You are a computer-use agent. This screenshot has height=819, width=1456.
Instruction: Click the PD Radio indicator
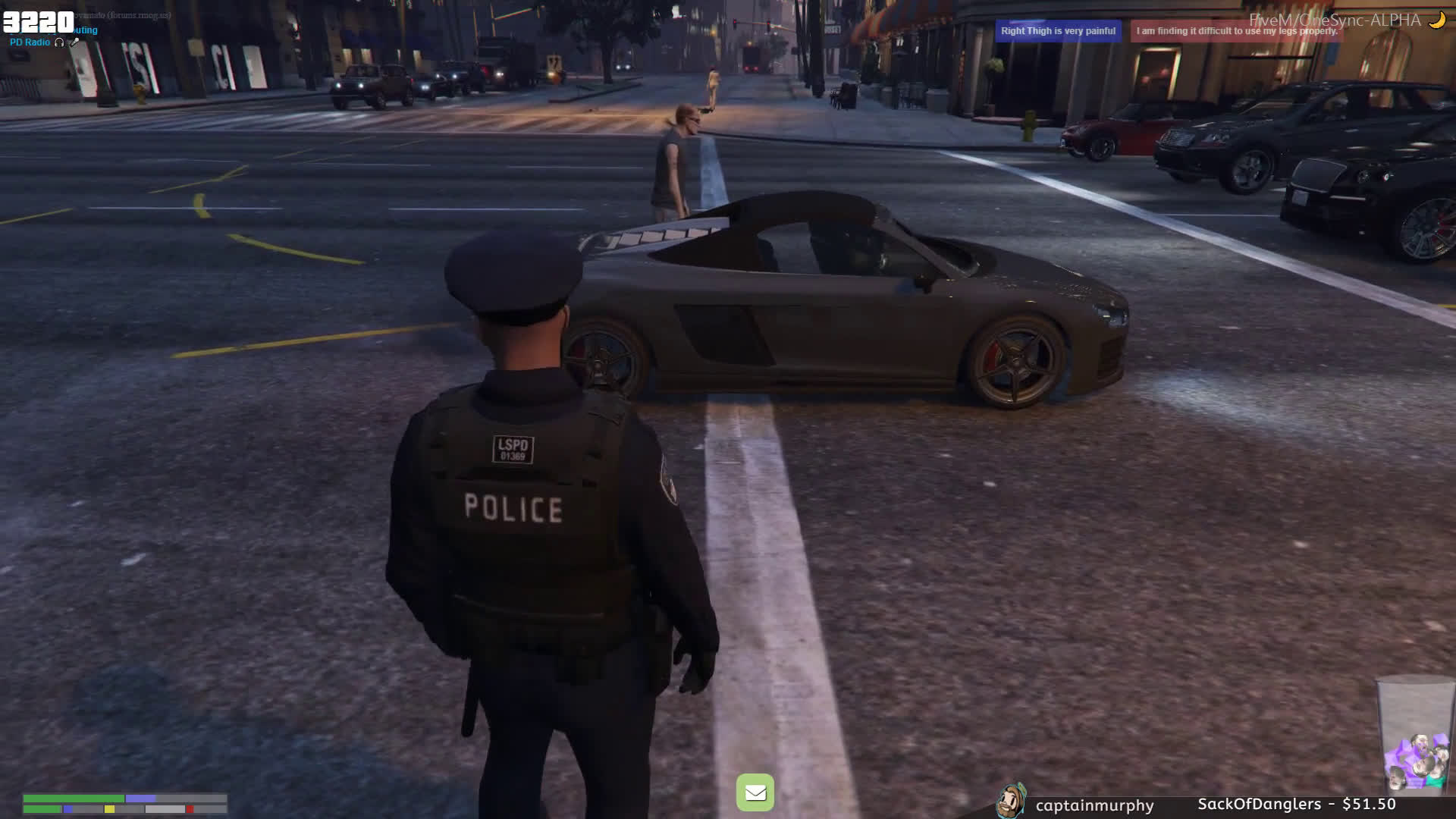tap(30, 42)
